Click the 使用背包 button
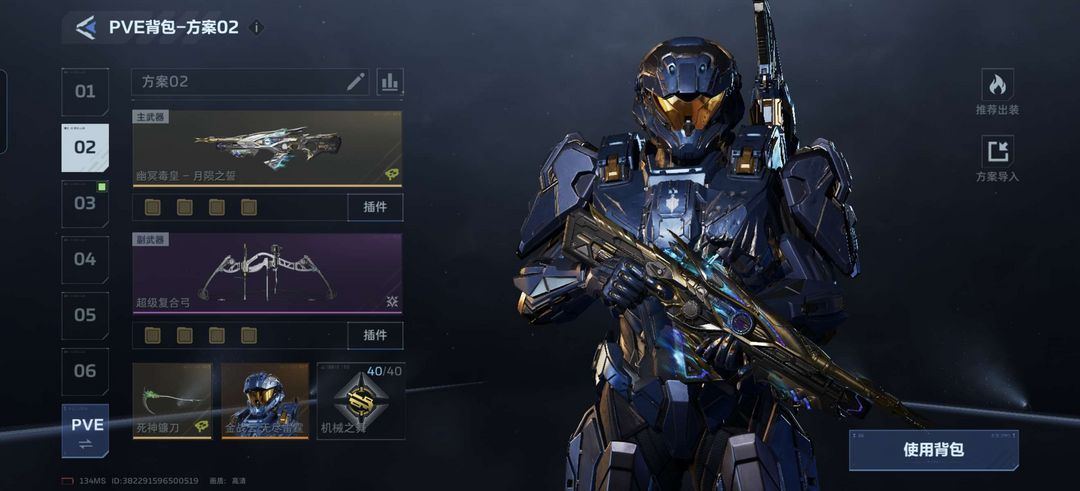Image resolution: width=1080 pixels, height=491 pixels. pos(933,450)
